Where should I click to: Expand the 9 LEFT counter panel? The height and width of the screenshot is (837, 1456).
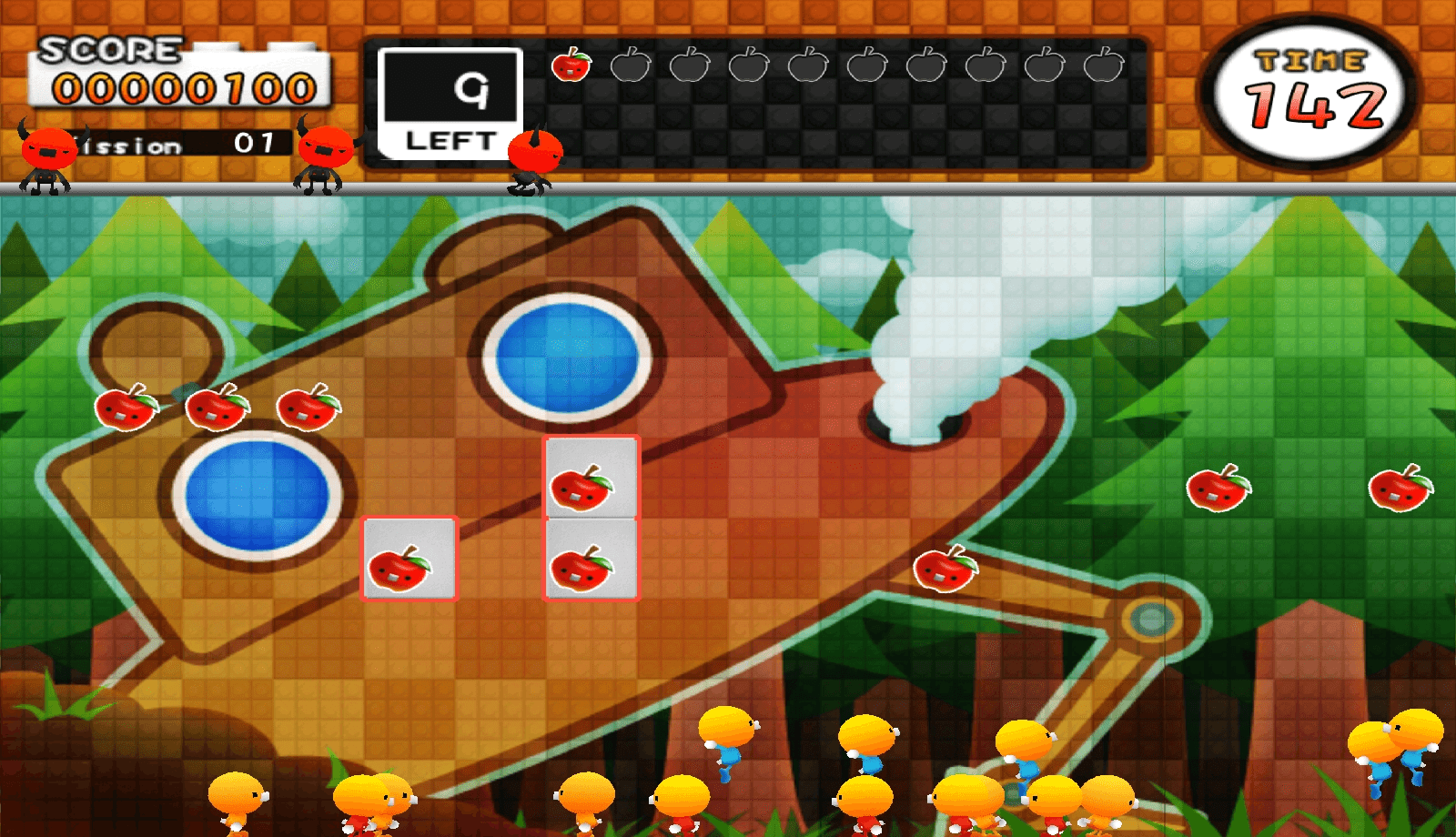[x=450, y=100]
